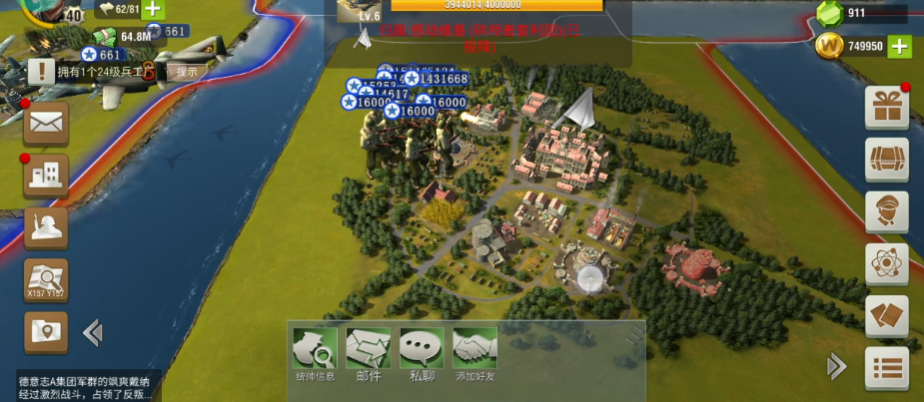Start a private chat (私聊)

click(421, 353)
